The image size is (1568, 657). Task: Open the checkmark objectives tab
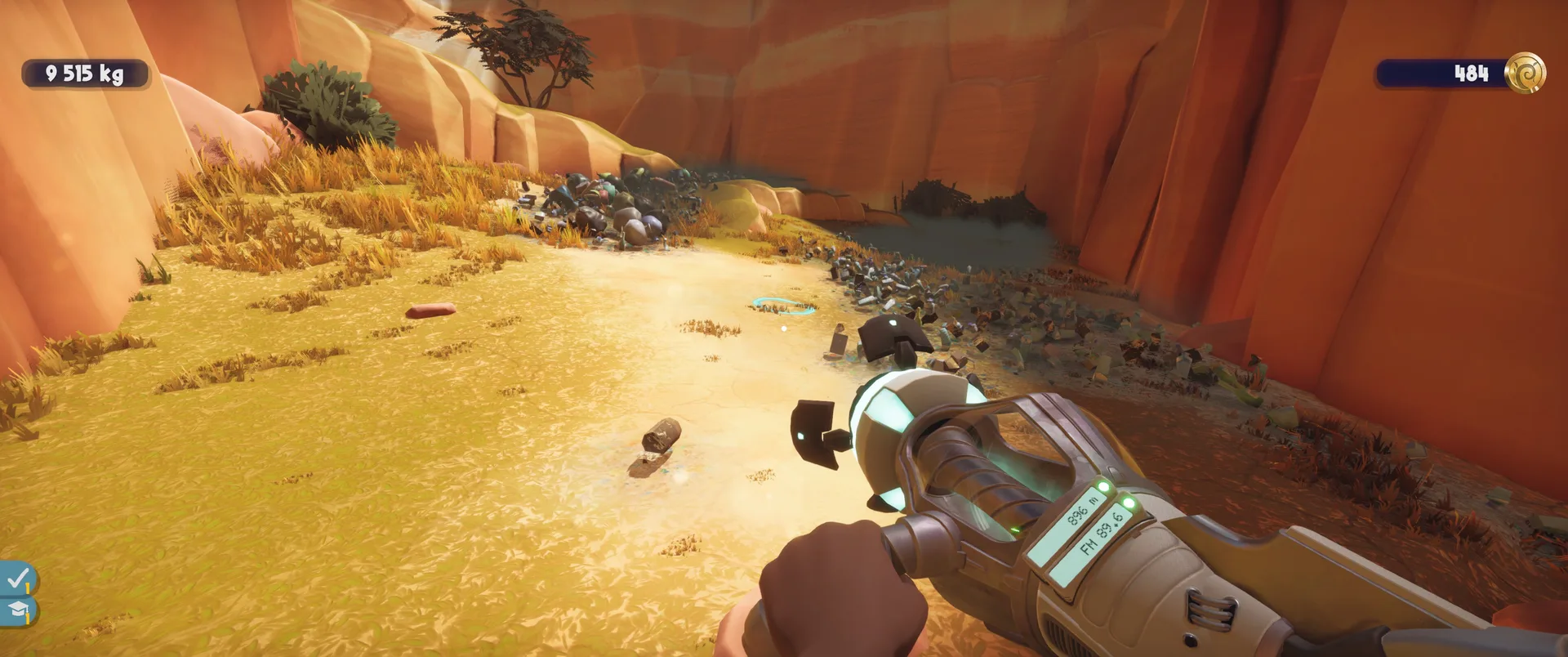[x=16, y=579]
